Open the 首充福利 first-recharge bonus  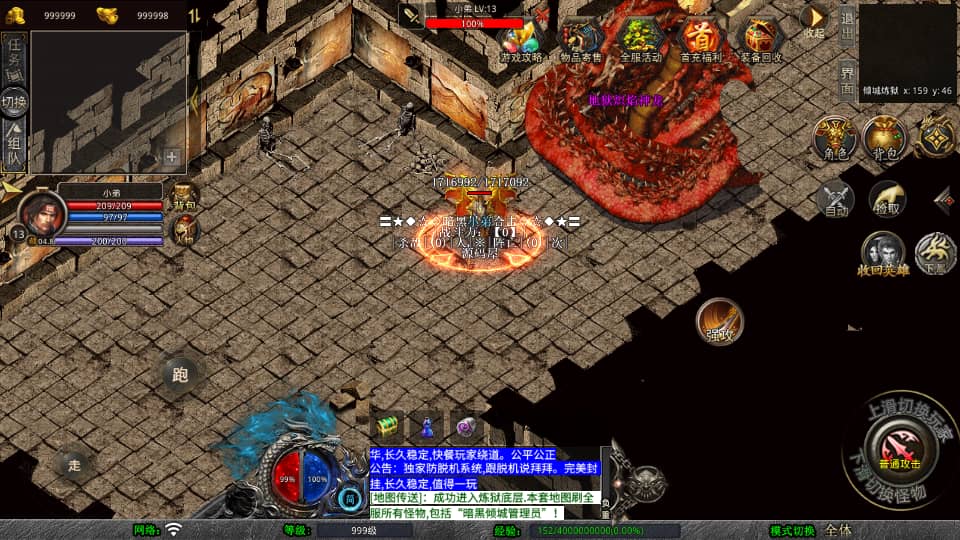click(x=700, y=40)
